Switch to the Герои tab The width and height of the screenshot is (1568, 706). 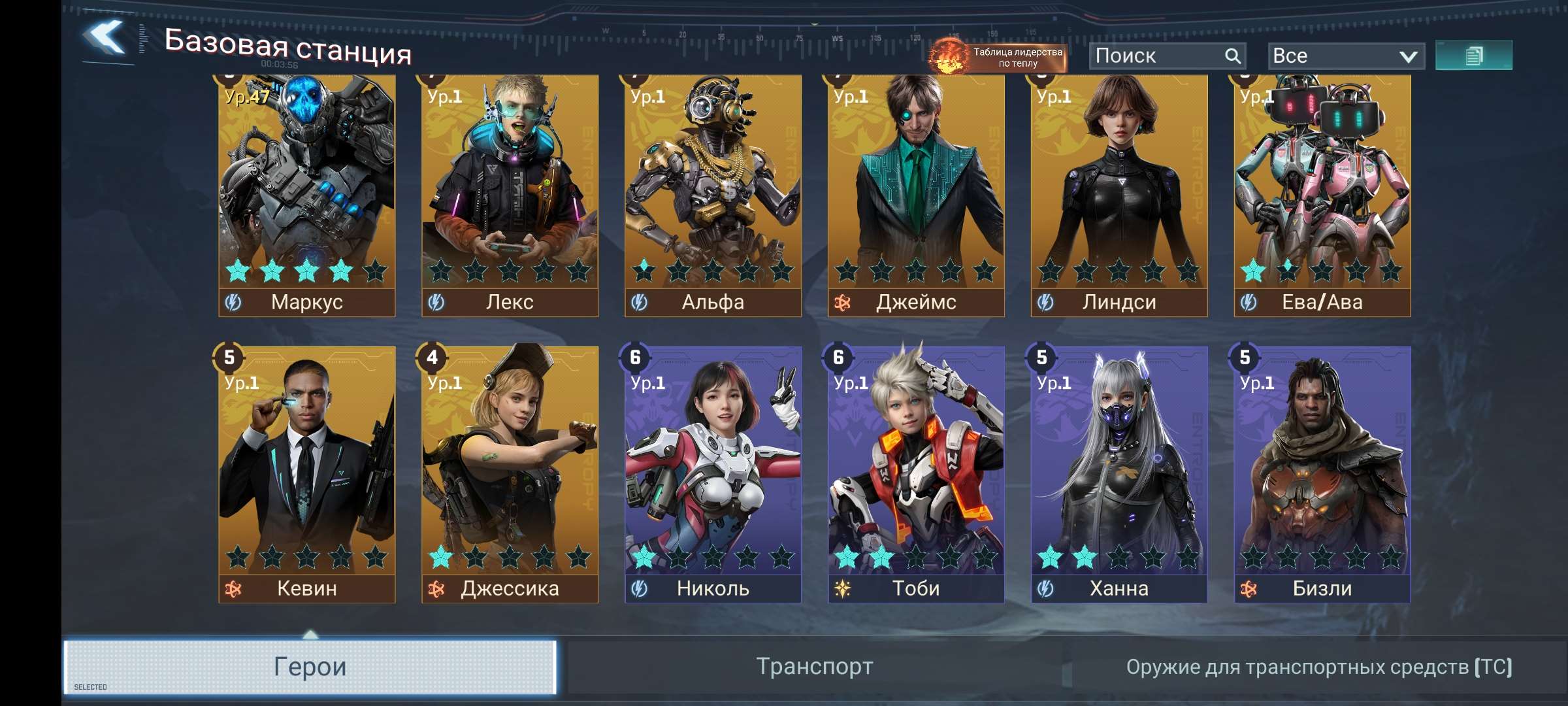[x=310, y=667]
